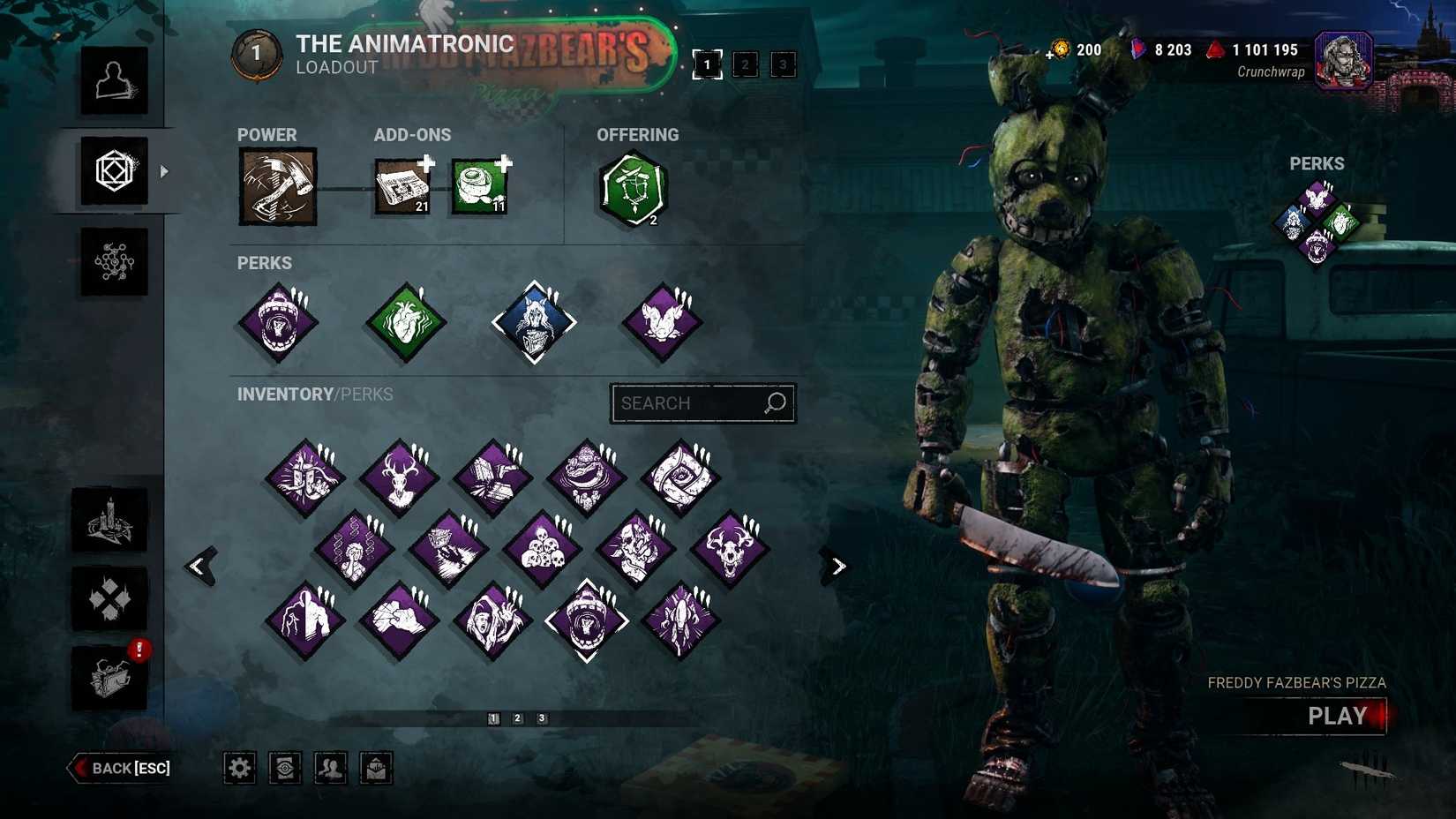Open the settings gear at the bottom
1456x819 pixels.
click(239, 767)
